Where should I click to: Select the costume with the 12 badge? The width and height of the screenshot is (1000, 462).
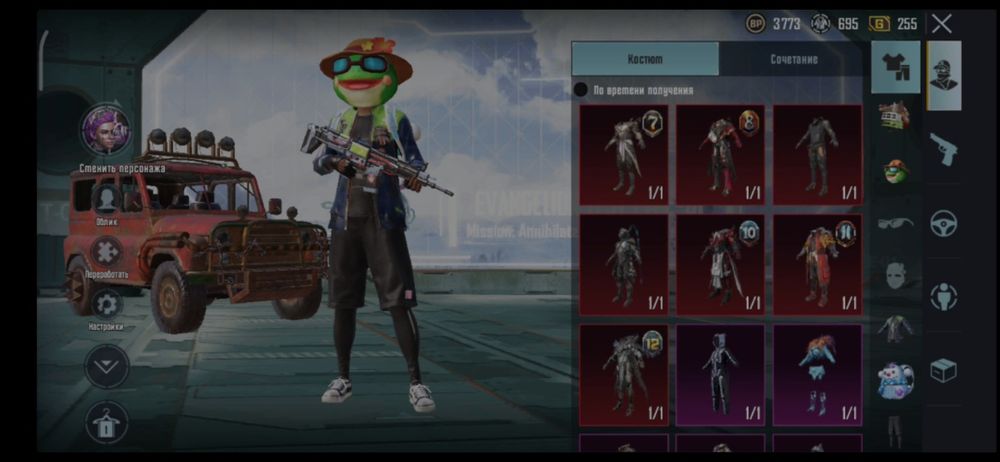point(623,373)
